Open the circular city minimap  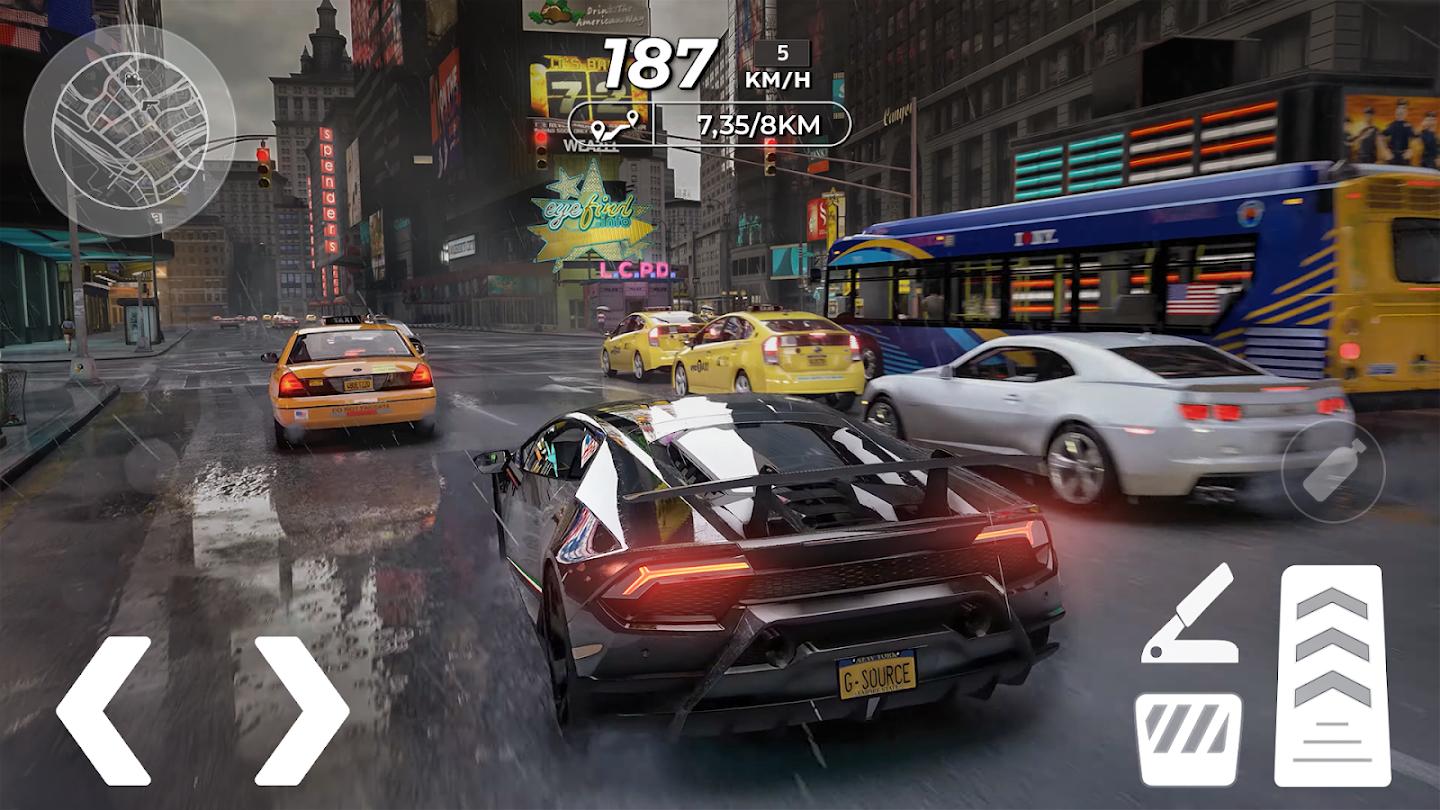pos(130,130)
